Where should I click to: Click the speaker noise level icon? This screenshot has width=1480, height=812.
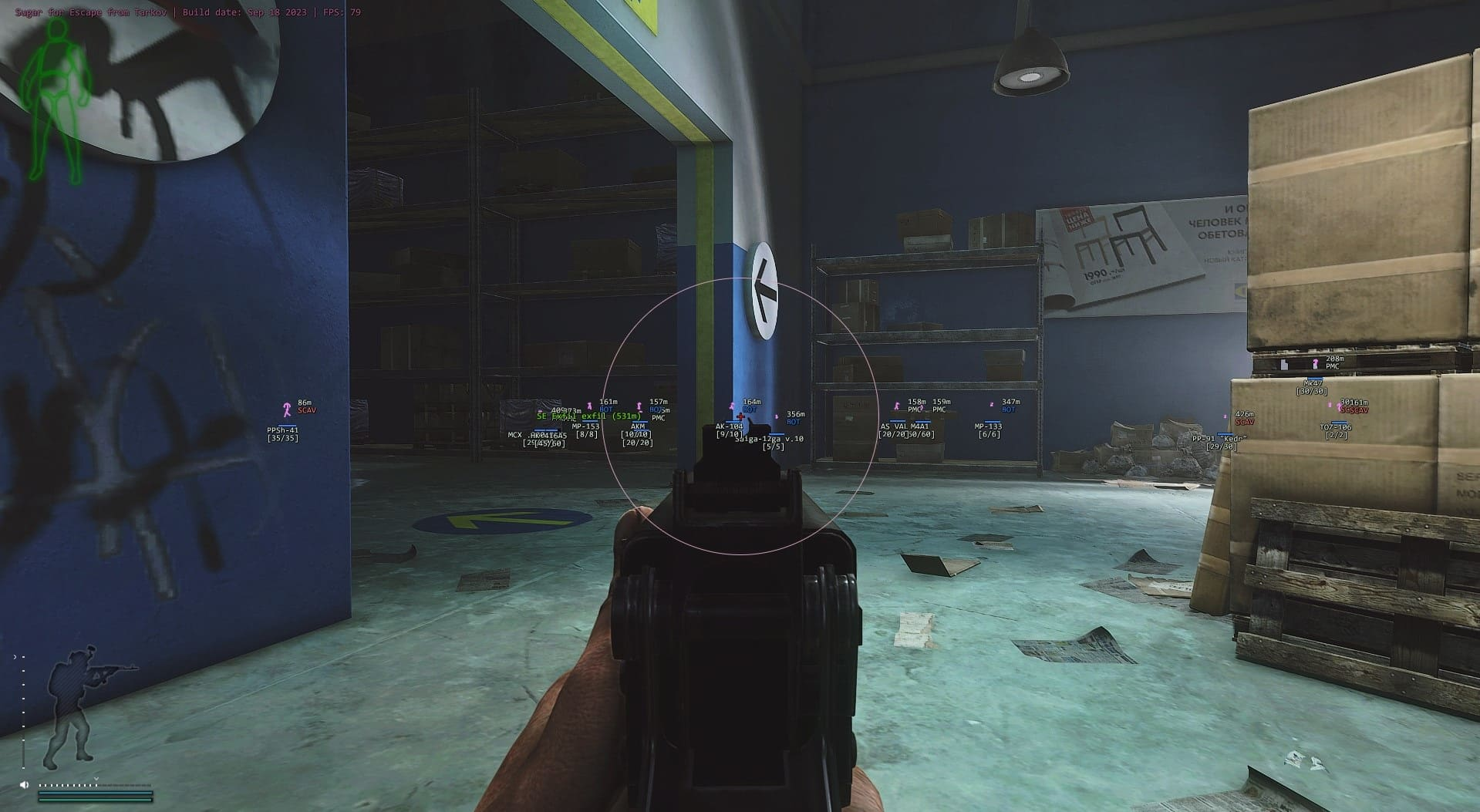(25, 785)
